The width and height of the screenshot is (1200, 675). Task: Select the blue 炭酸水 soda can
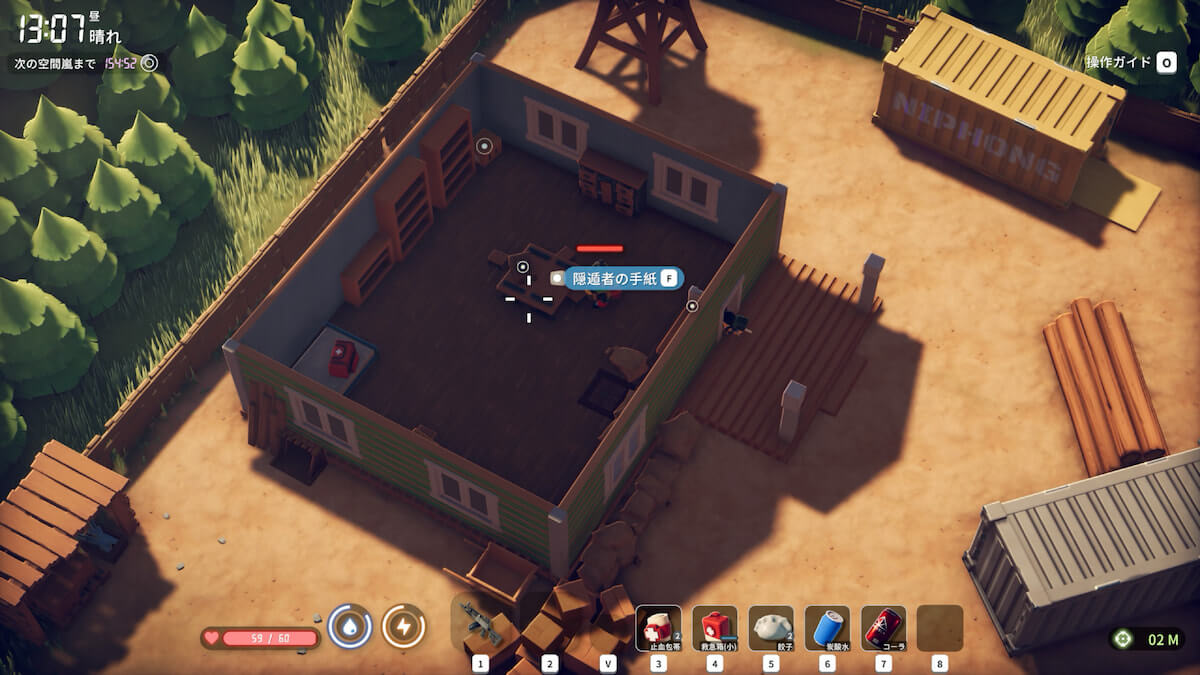(827, 627)
